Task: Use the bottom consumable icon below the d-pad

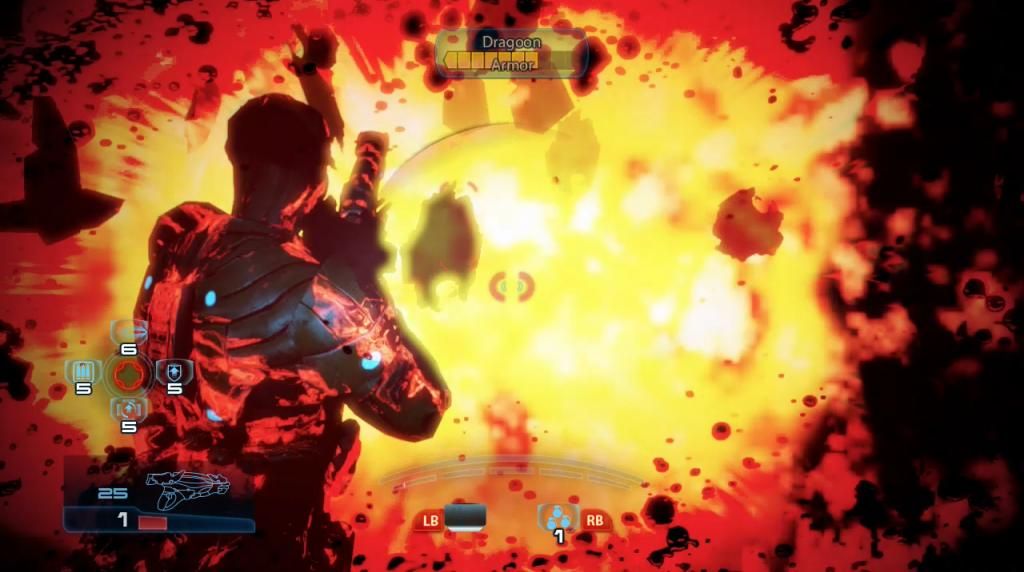Action: pyautogui.click(x=128, y=409)
